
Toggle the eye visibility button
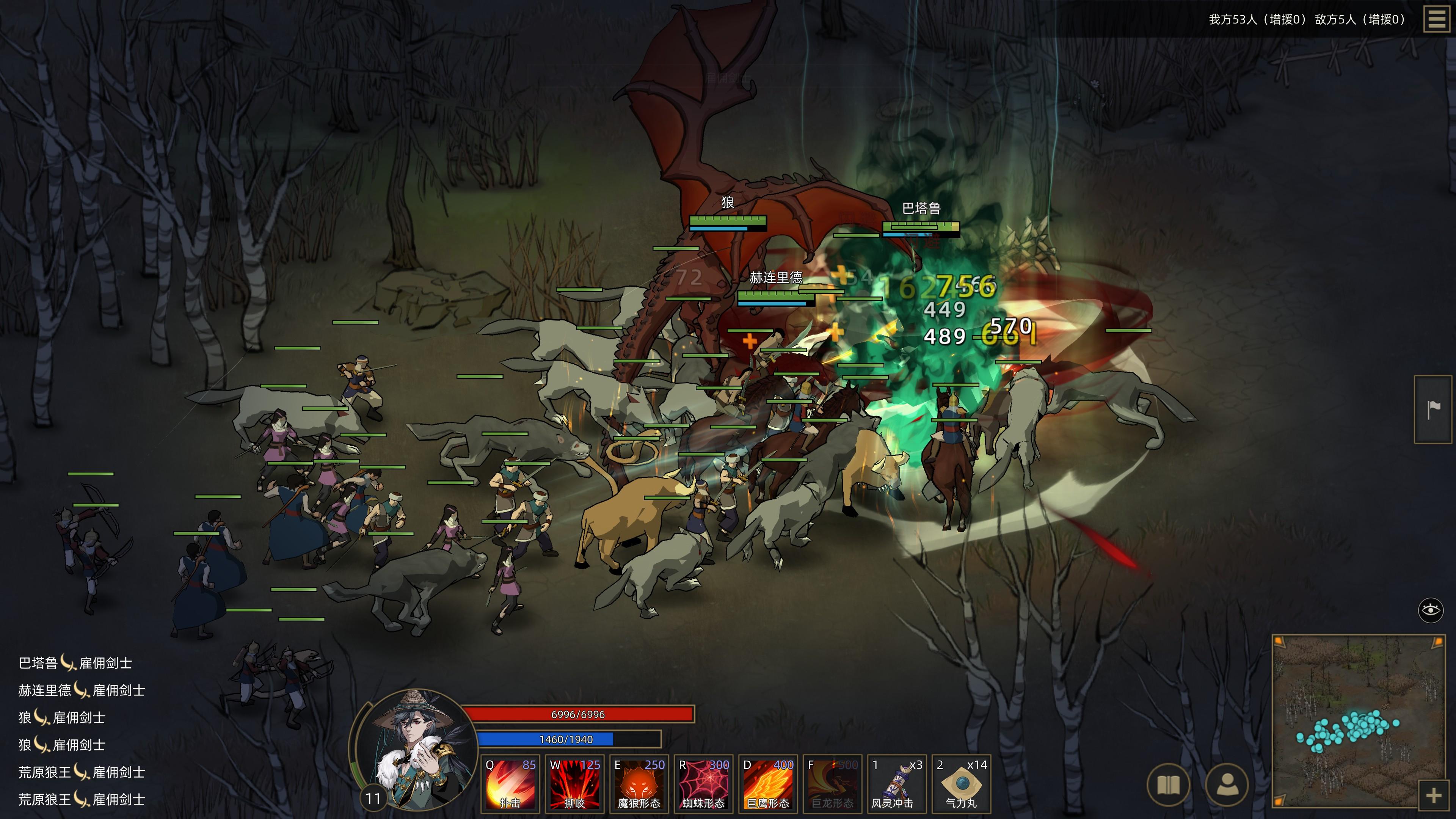[x=1431, y=610]
